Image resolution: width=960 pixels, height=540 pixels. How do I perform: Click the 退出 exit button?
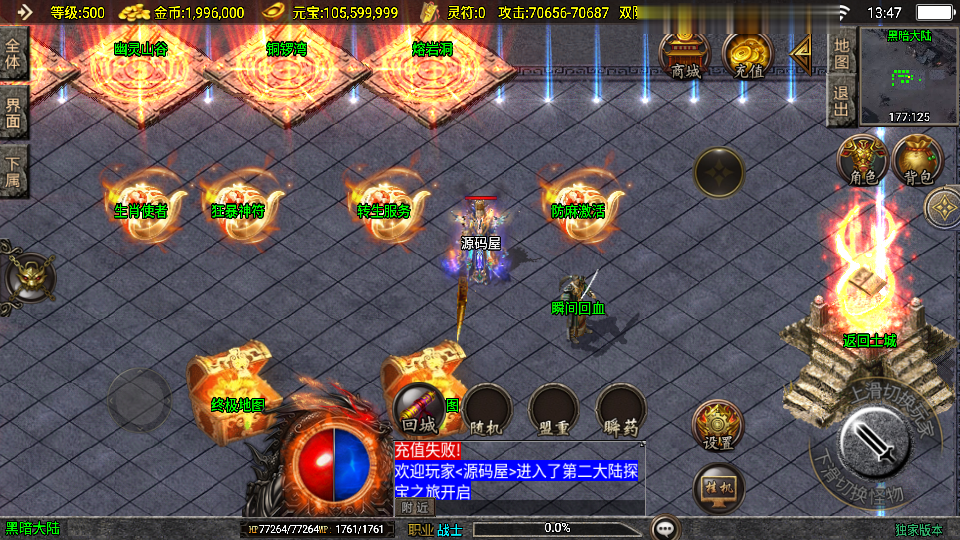tap(842, 101)
